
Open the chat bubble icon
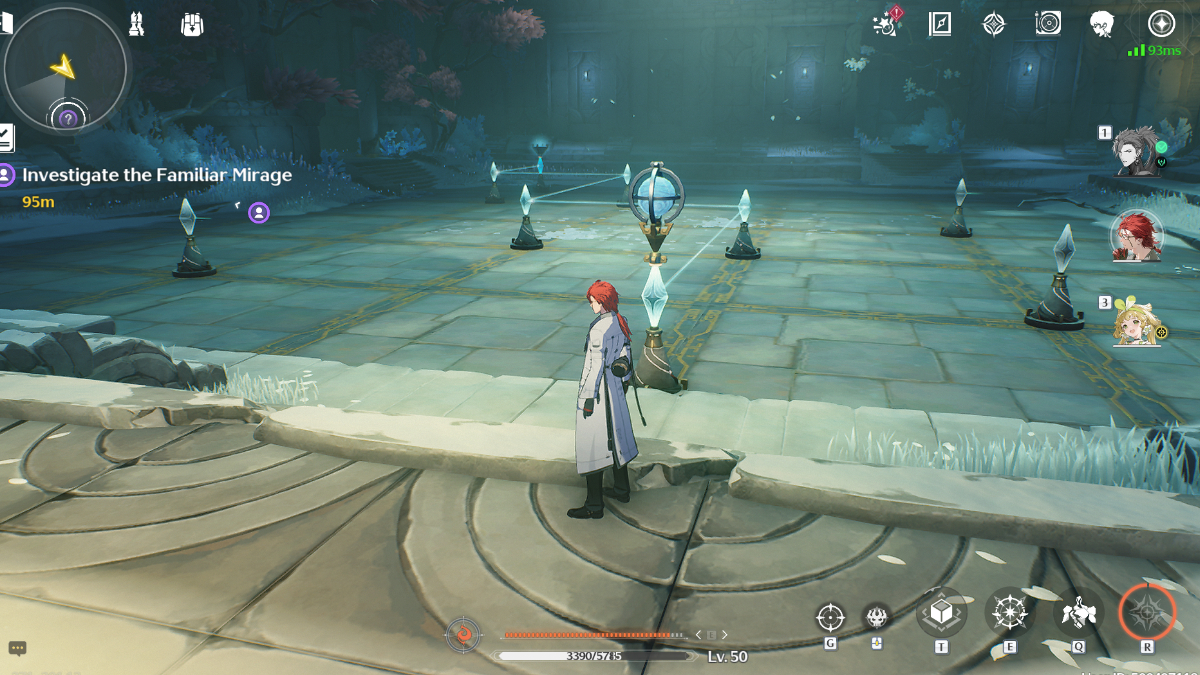[17, 648]
